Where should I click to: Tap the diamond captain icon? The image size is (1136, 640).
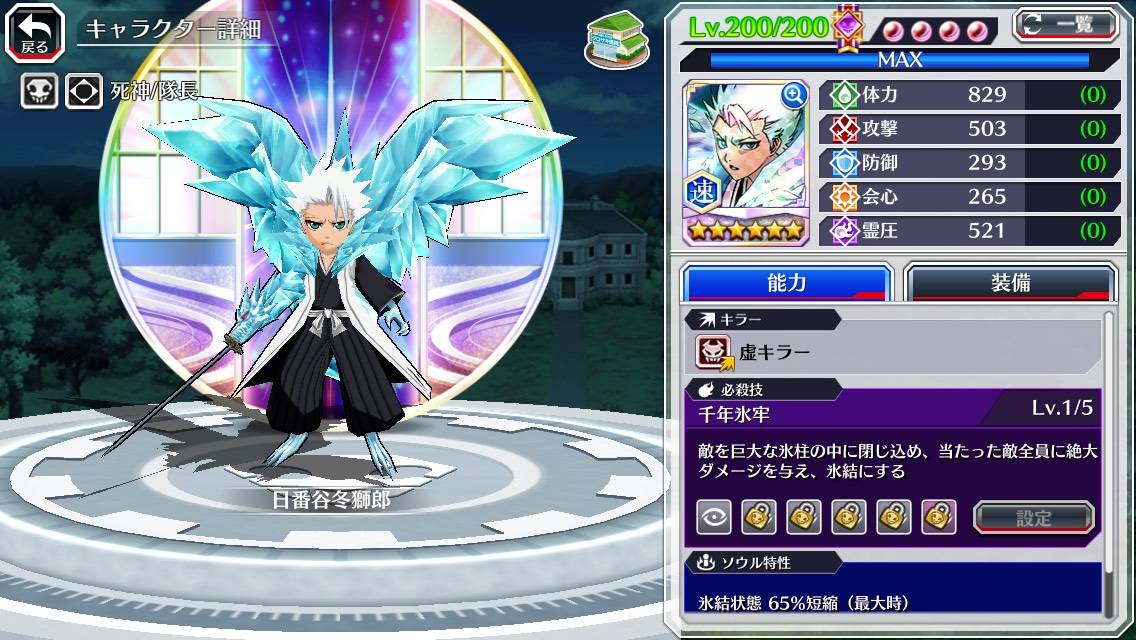pyautogui.click(x=84, y=92)
